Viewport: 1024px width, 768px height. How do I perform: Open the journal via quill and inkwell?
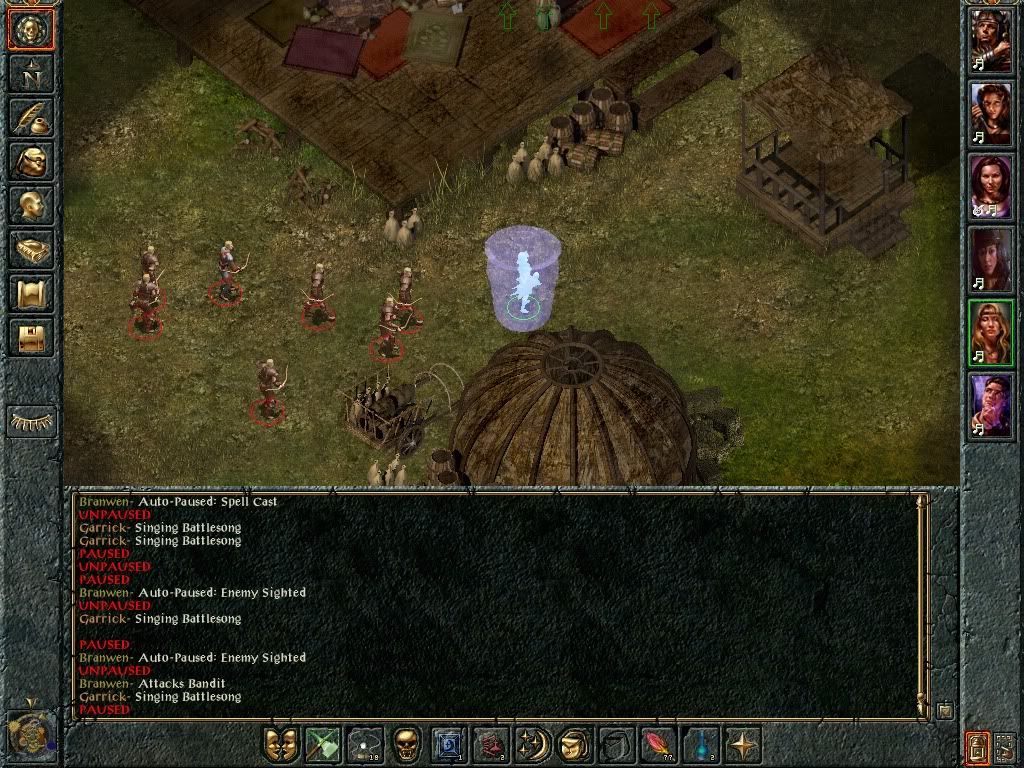pos(31,116)
